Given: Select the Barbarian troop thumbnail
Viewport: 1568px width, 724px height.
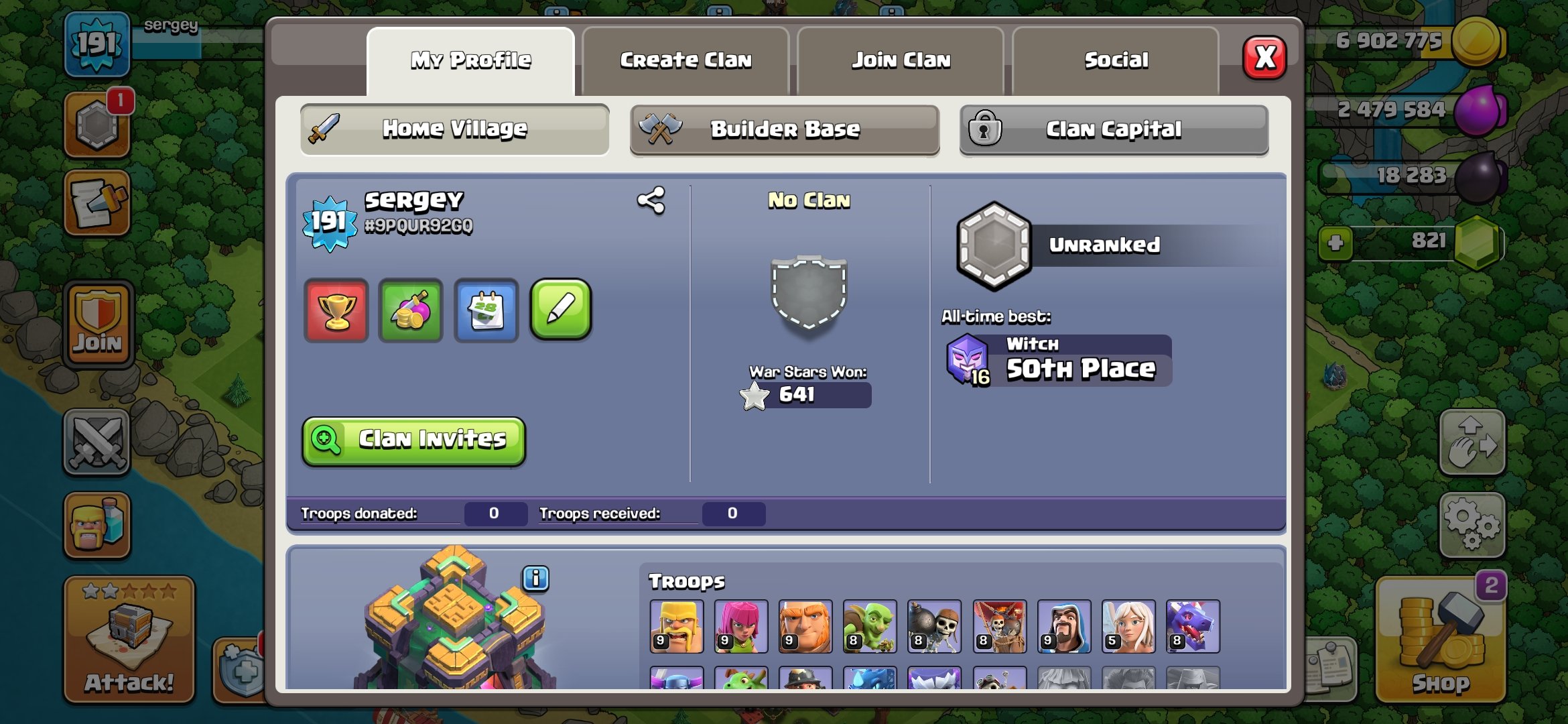Looking at the screenshot, I should [x=677, y=626].
